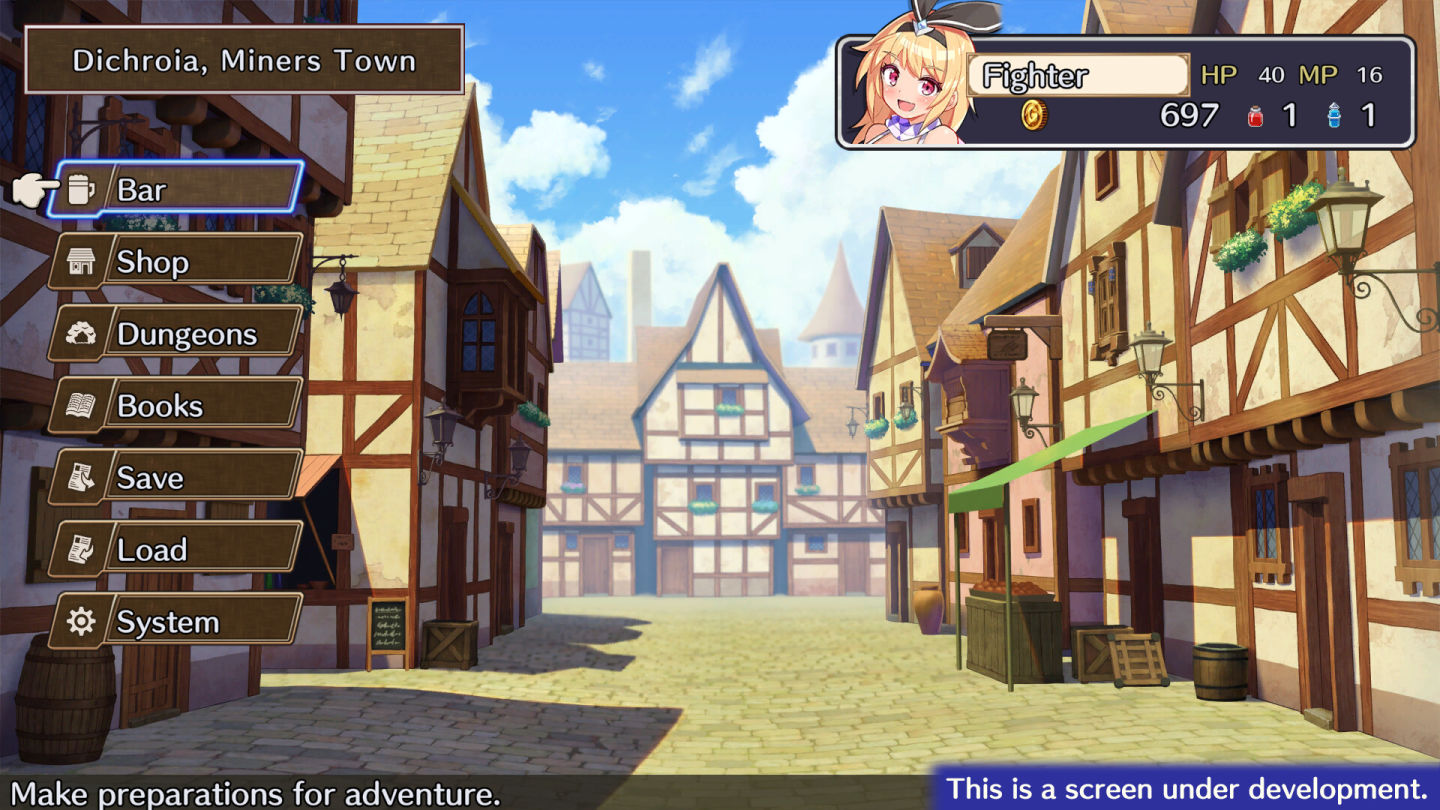Select the Bar menu entry
1440x810 pixels.
pos(178,189)
